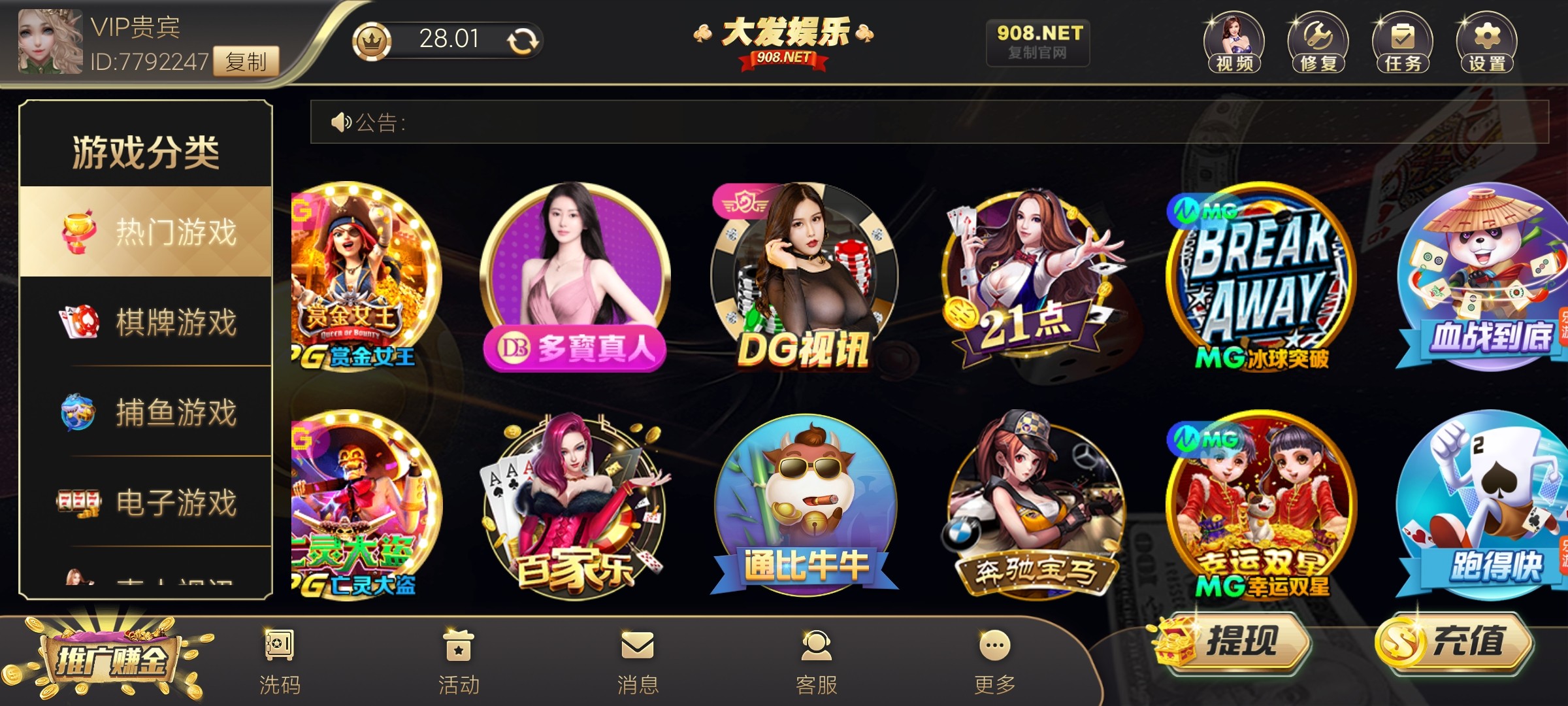Click the 提现 withdraw button
This screenshot has height=706, width=1568.
click(1232, 642)
